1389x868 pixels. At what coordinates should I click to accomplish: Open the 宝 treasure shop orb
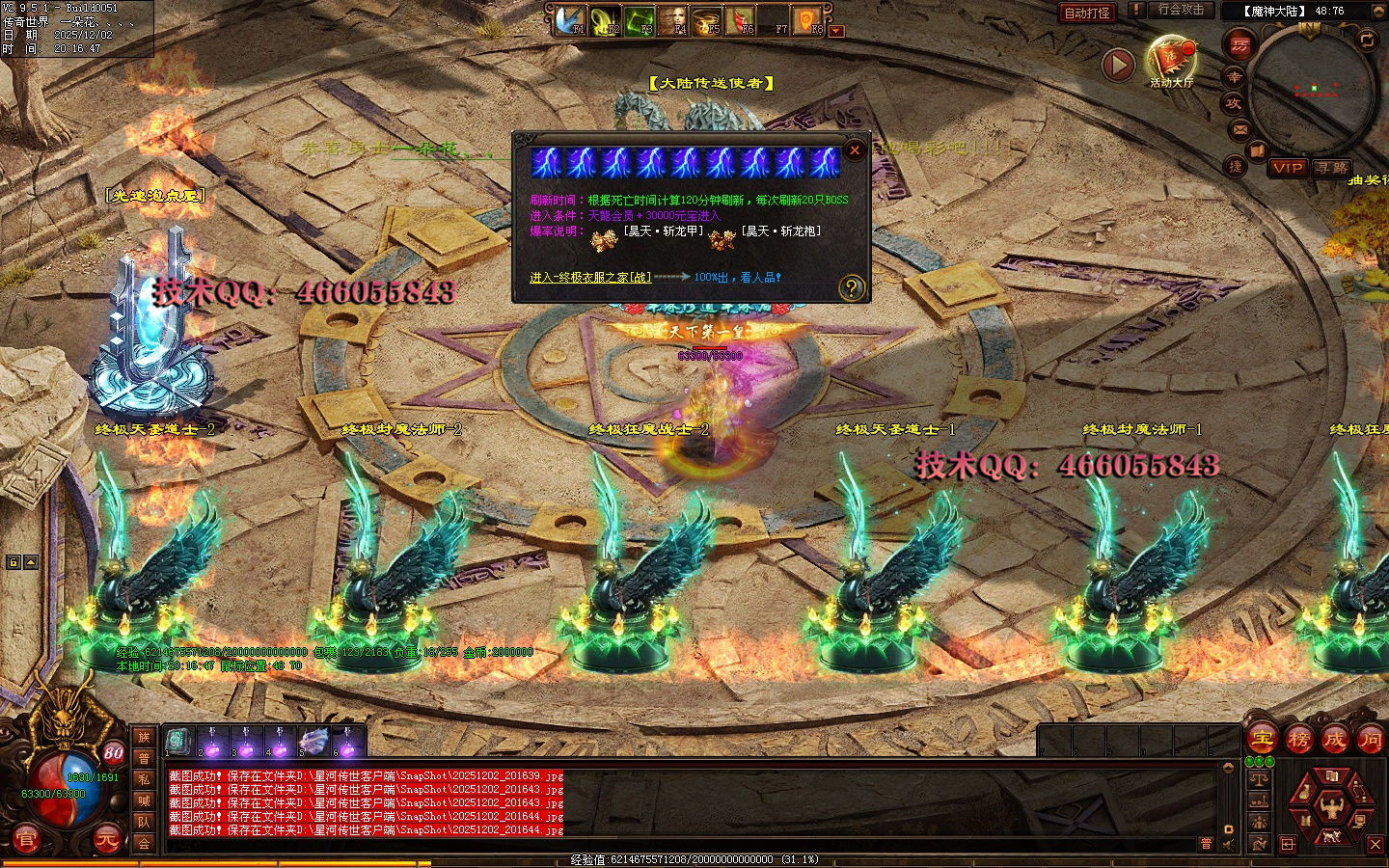[x=1263, y=739]
